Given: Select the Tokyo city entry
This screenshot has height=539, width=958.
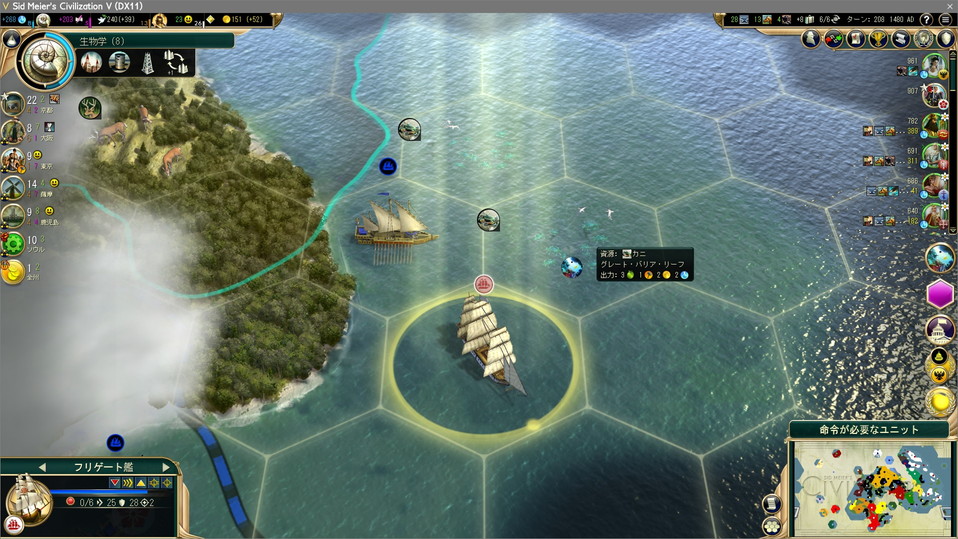Looking at the screenshot, I should pyautogui.click(x=13, y=160).
